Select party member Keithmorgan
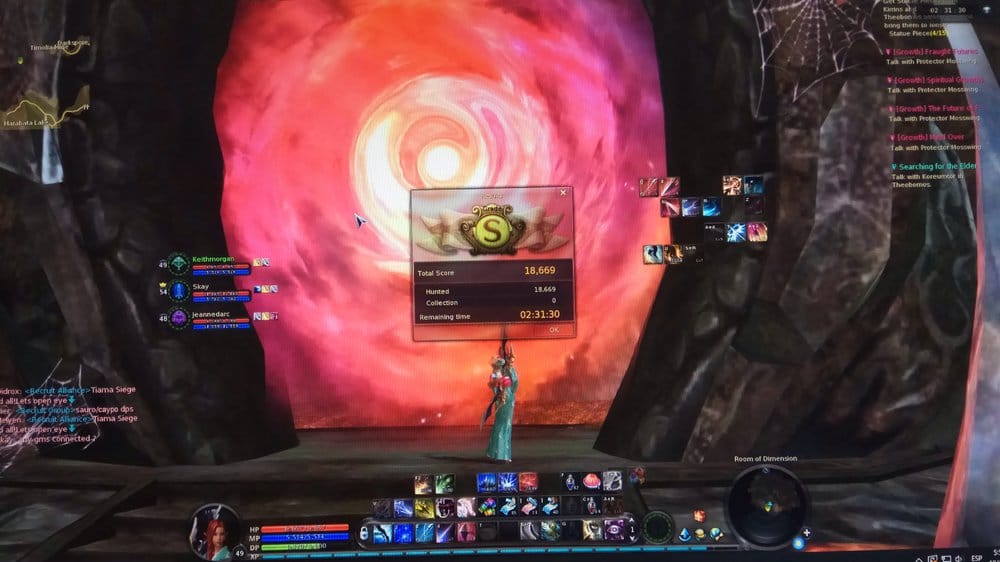This screenshot has height=562, width=1000. click(x=212, y=258)
